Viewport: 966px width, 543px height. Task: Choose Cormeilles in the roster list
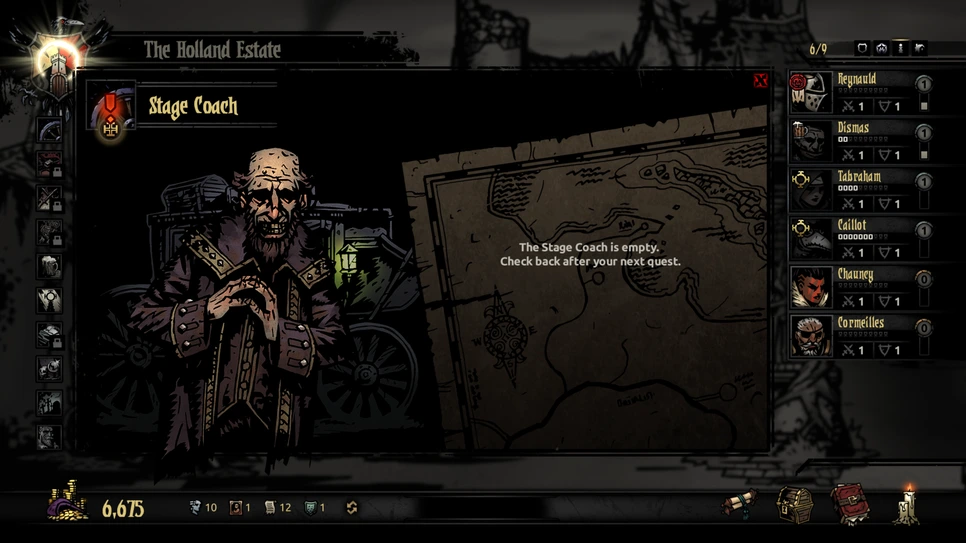pos(856,337)
